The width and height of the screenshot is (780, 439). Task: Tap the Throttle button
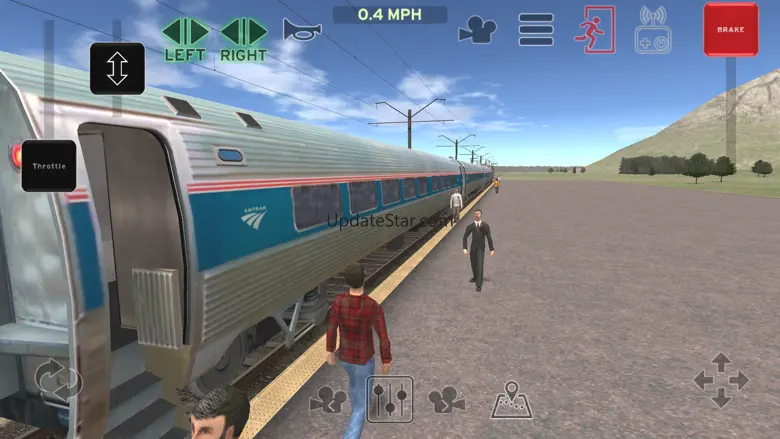pyautogui.click(x=49, y=166)
